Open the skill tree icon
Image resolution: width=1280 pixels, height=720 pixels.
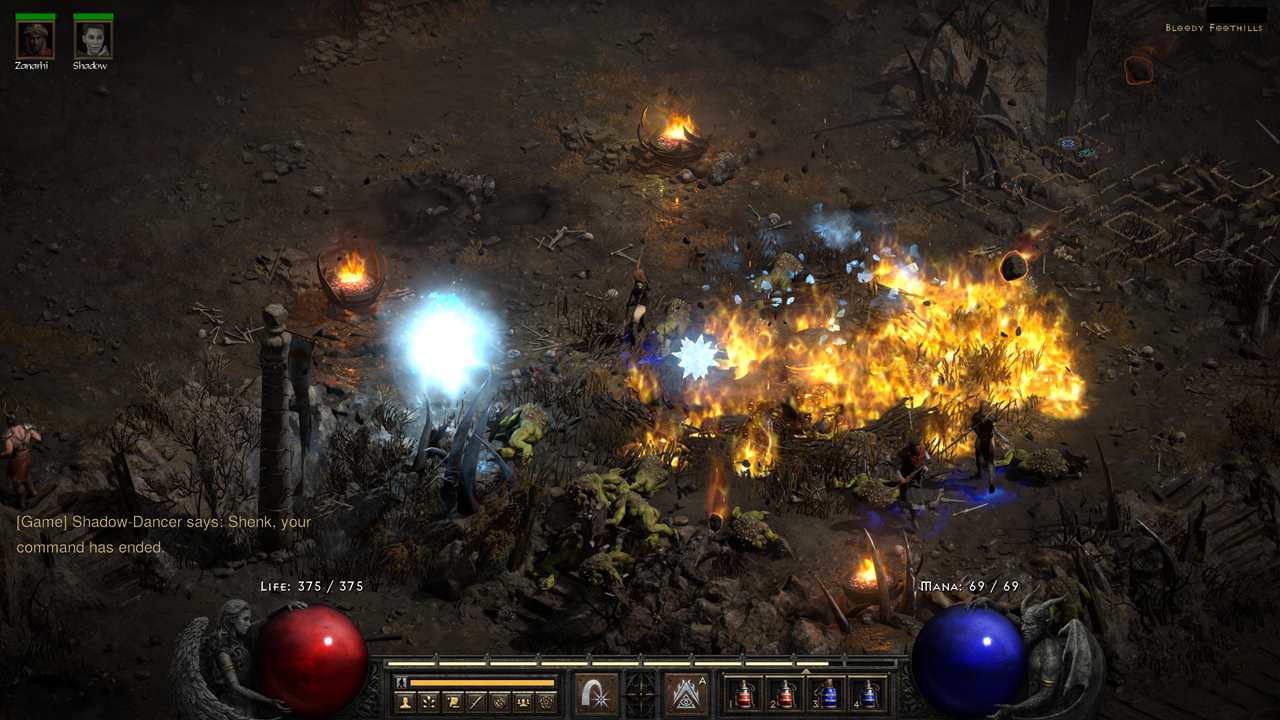(429, 702)
